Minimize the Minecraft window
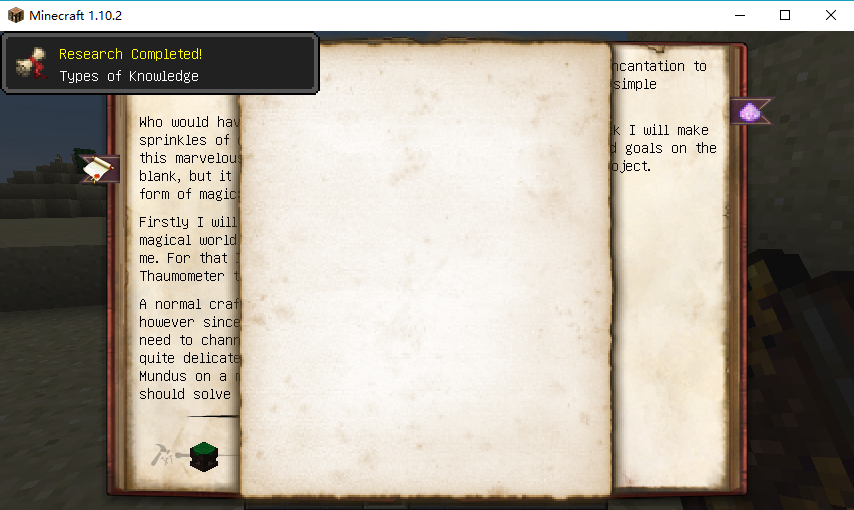Image resolution: width=854 pixels, height=510 pixels. [x=740, y=15]
